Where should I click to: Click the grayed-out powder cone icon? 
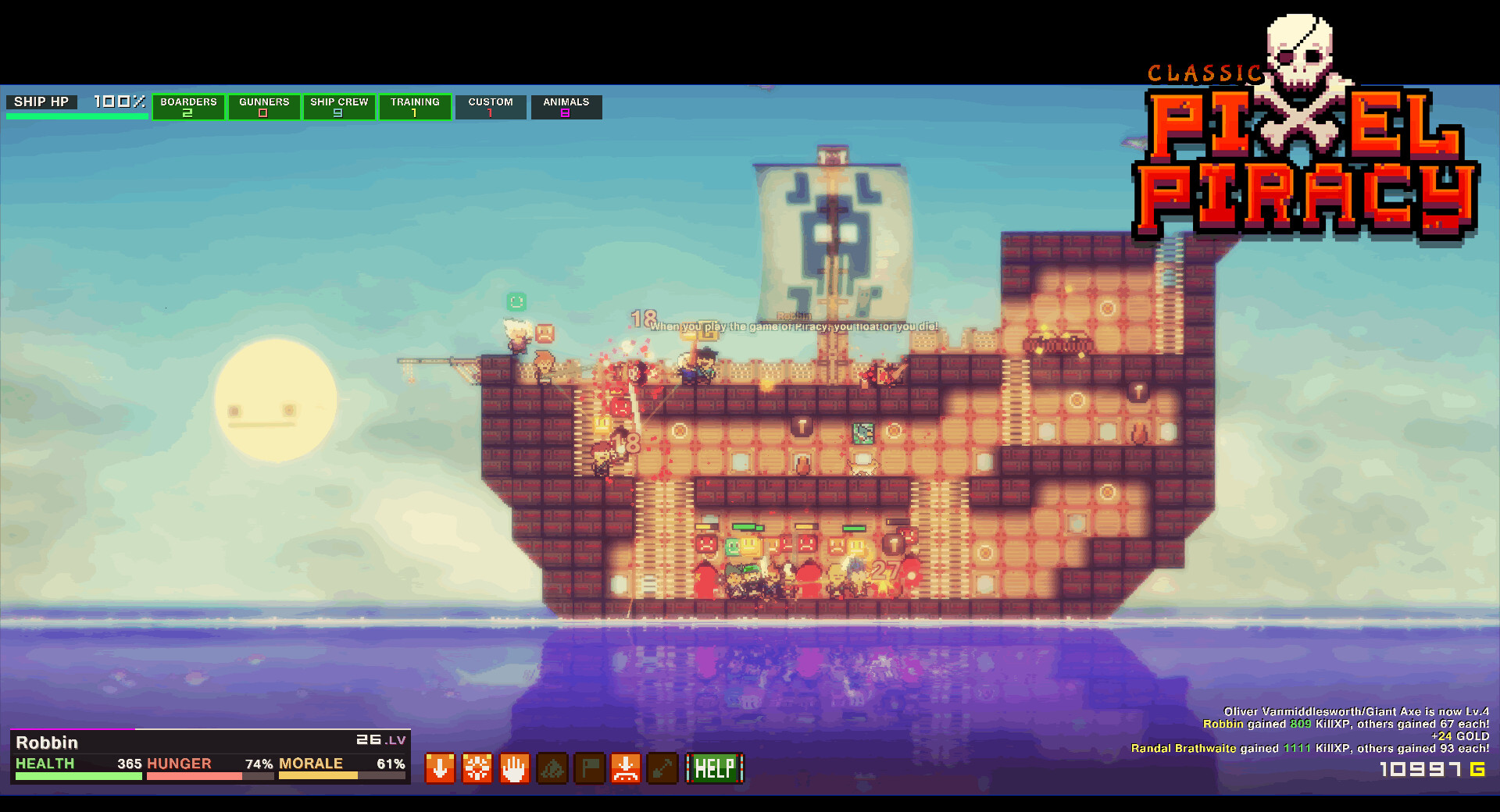(552, 769)
